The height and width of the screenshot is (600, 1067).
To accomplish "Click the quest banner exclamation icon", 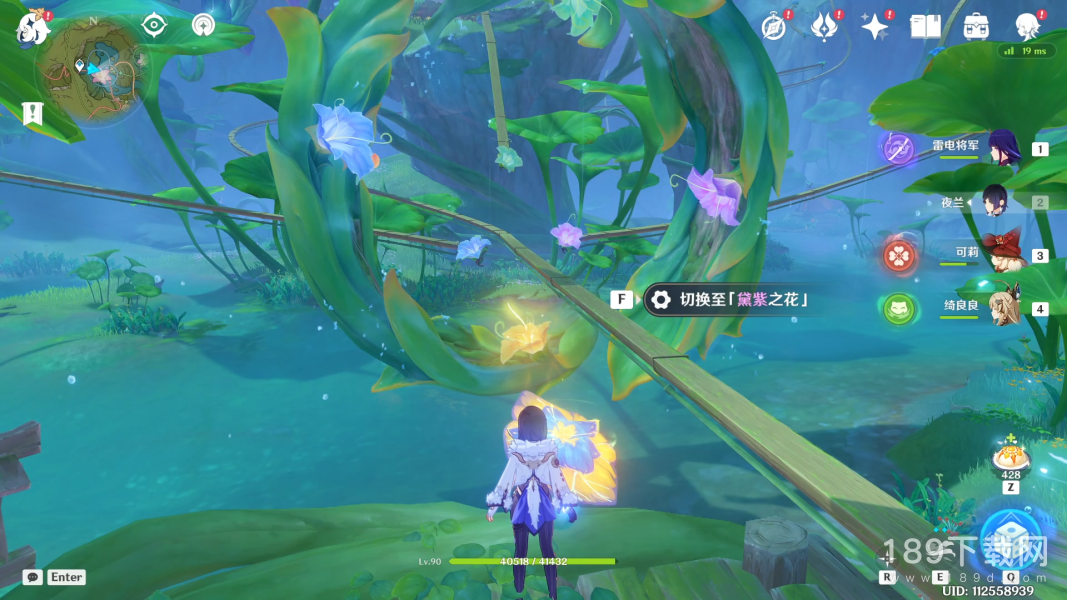I will (30, 113).
